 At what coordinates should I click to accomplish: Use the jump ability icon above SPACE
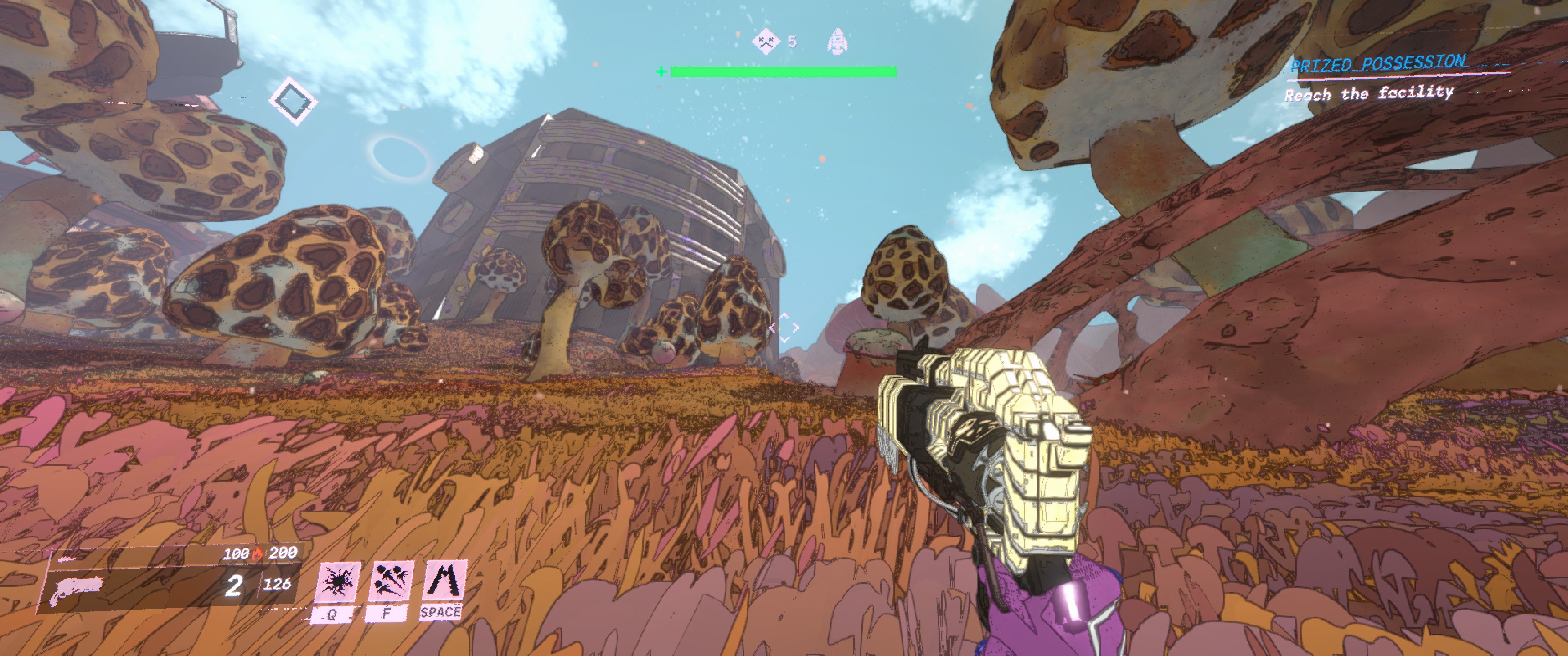444,580
